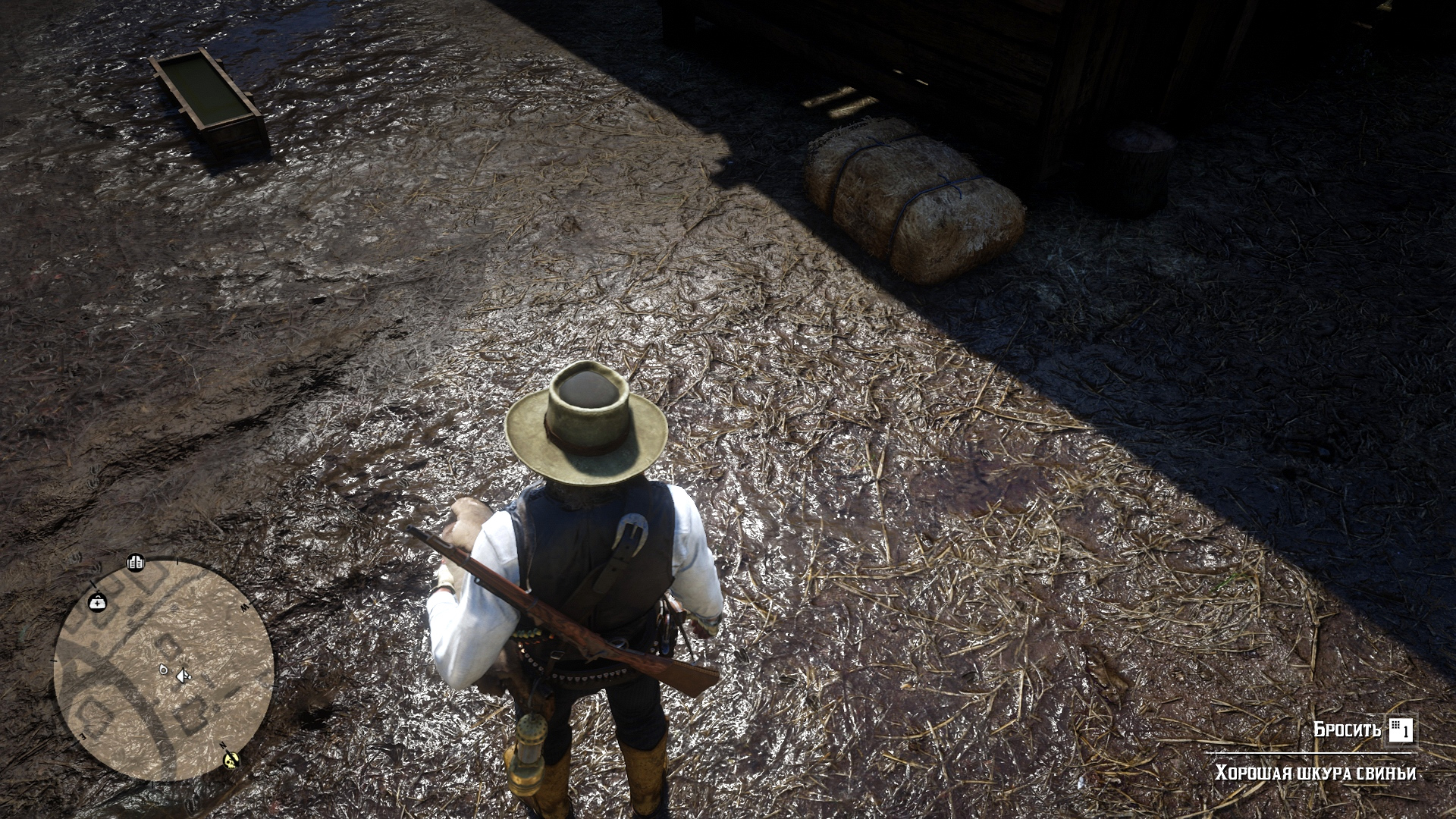Select the yellow skull marker on the minimap
Viewport: 1456px width, 819px height.
(231, 759)
